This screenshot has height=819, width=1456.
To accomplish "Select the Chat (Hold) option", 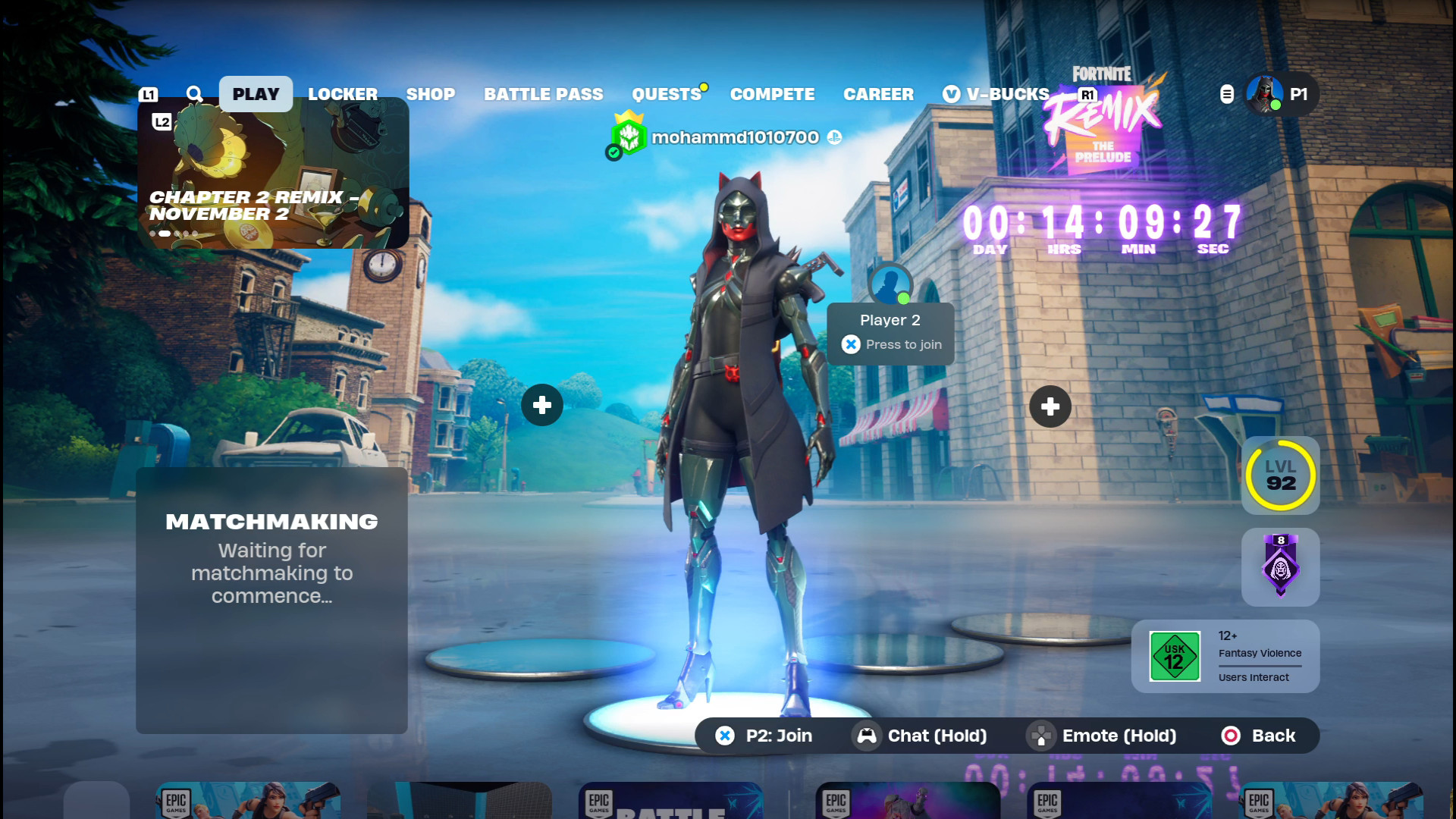I will 921,736.
